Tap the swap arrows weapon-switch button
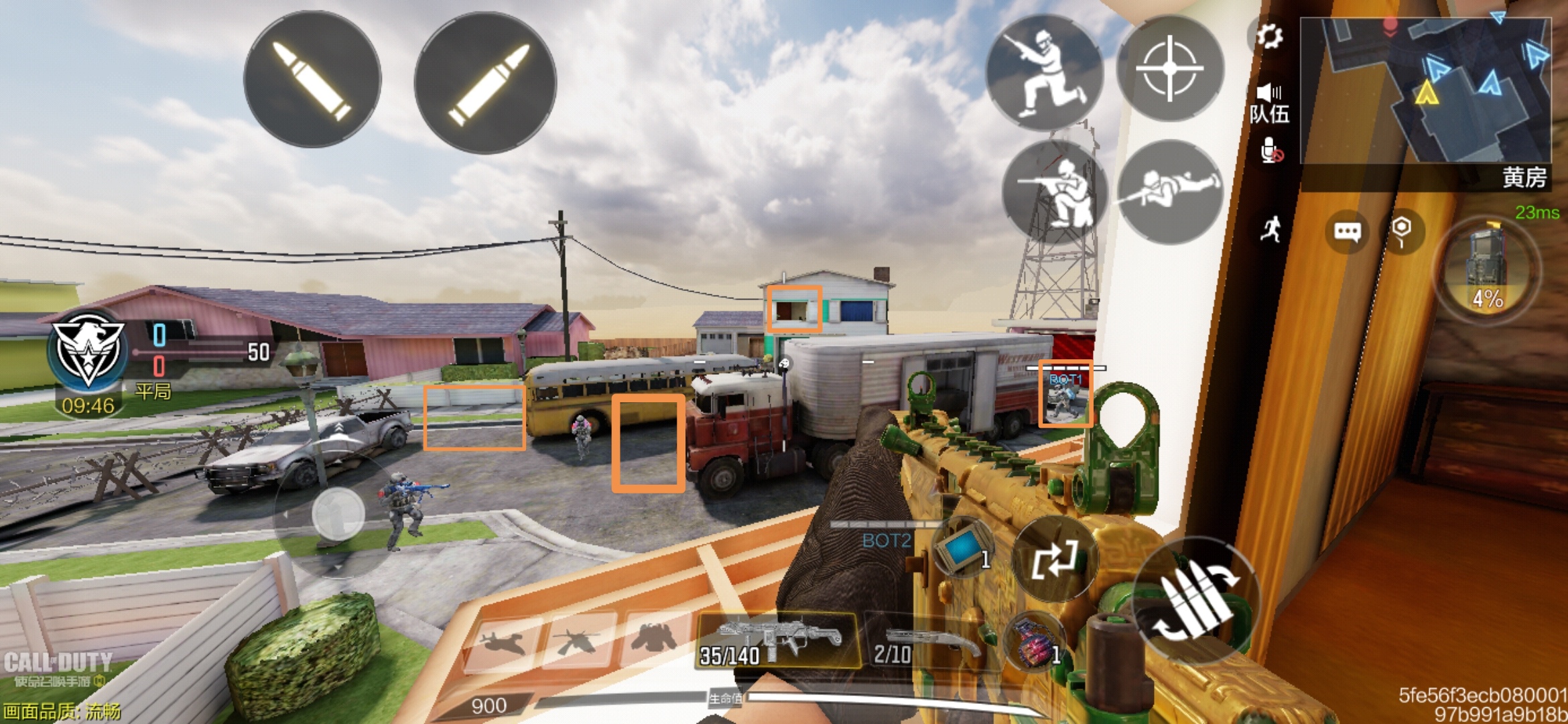 coord(1054,558)
